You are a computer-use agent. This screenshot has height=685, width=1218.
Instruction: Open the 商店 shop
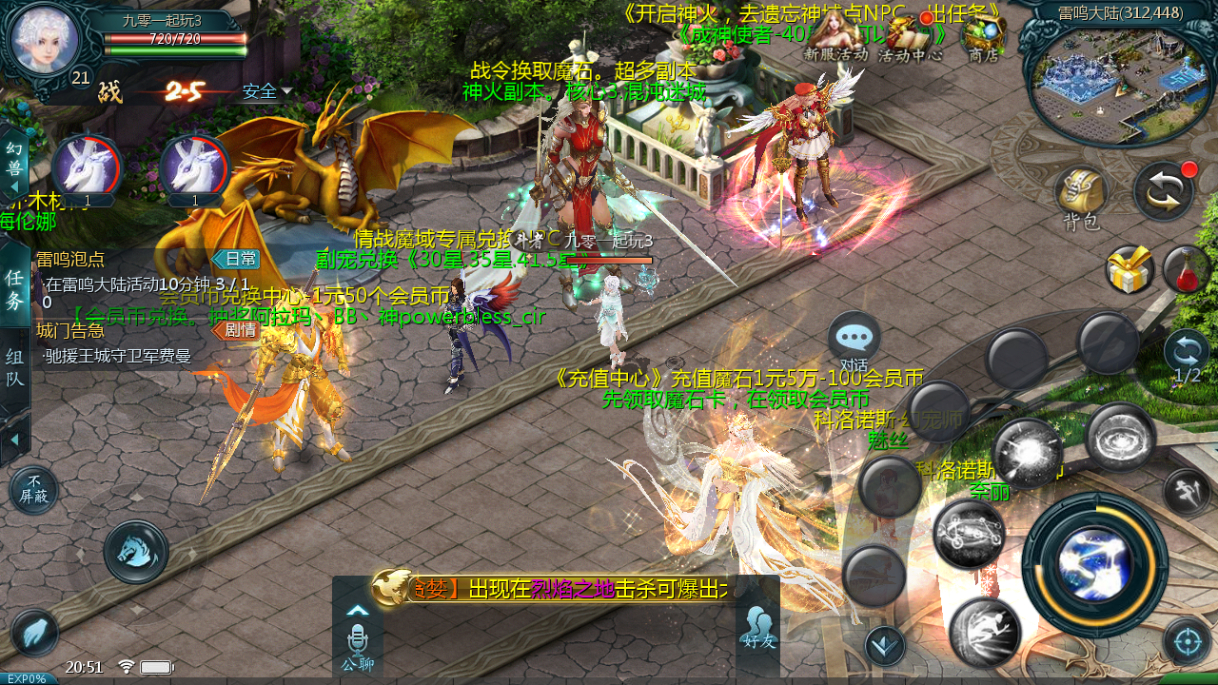[x=984, y=37]
